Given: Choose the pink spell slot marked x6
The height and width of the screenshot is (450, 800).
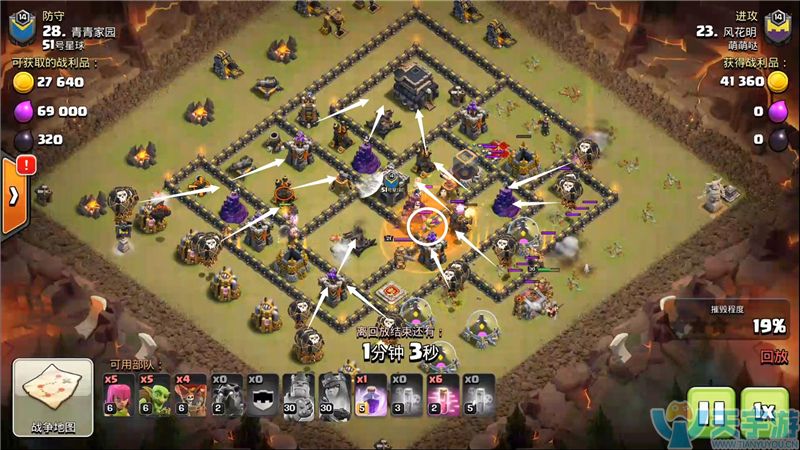Looking at the screenshot, I should coord(440,393).
